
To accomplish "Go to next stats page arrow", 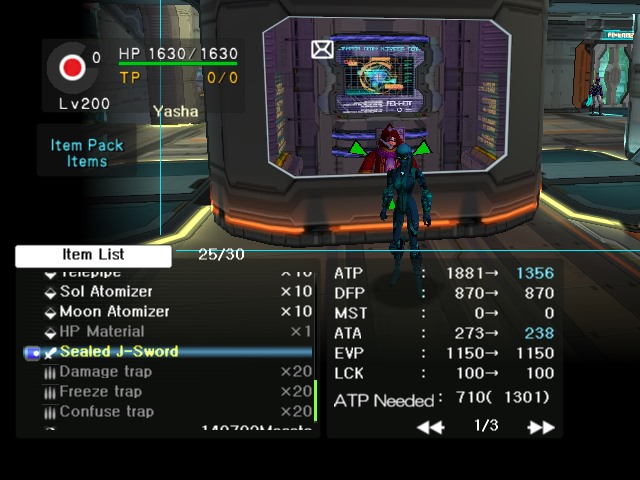I will [x=541, y=427].
